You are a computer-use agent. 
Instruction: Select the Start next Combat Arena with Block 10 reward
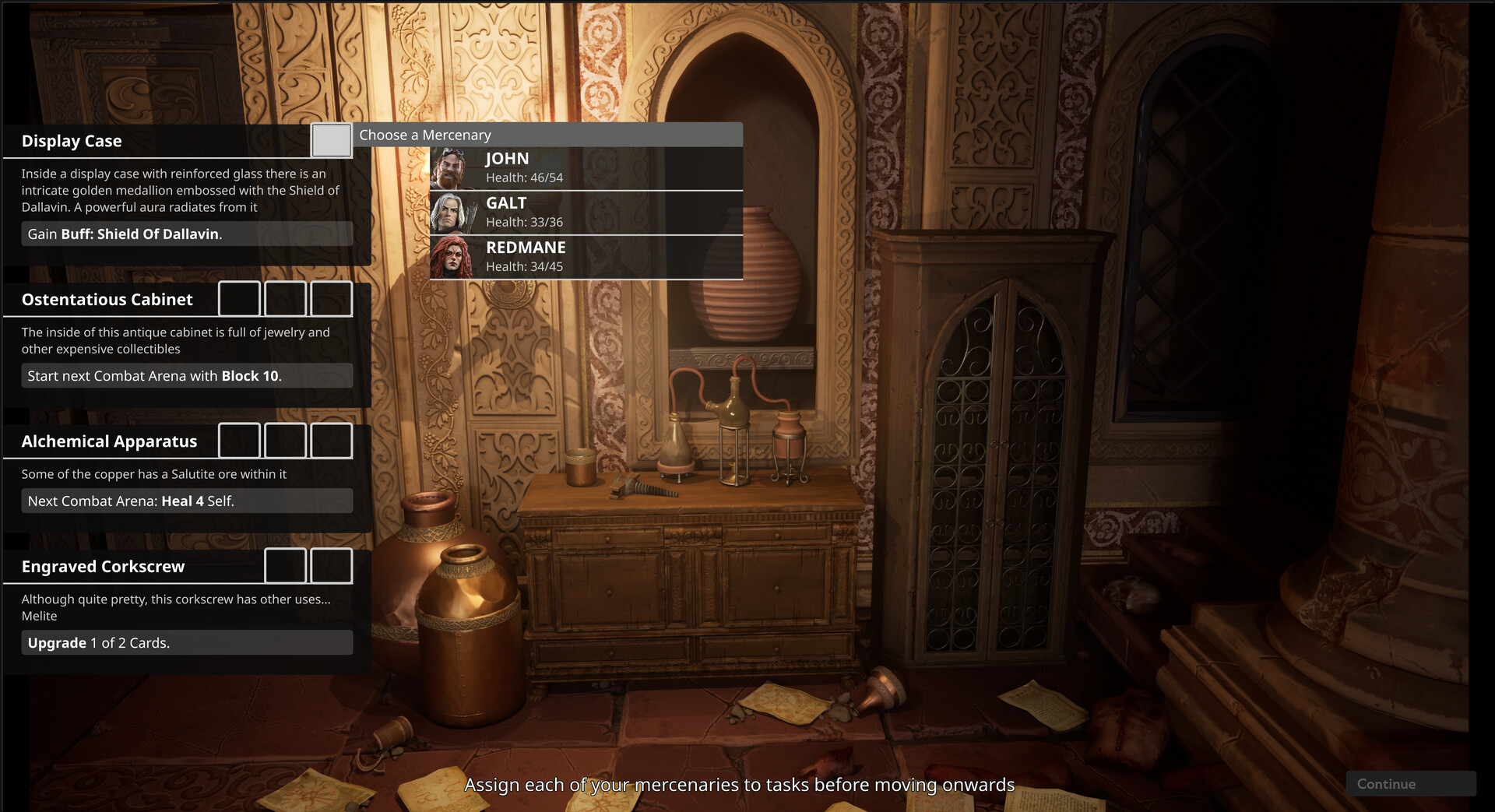(x=185, y=375)
